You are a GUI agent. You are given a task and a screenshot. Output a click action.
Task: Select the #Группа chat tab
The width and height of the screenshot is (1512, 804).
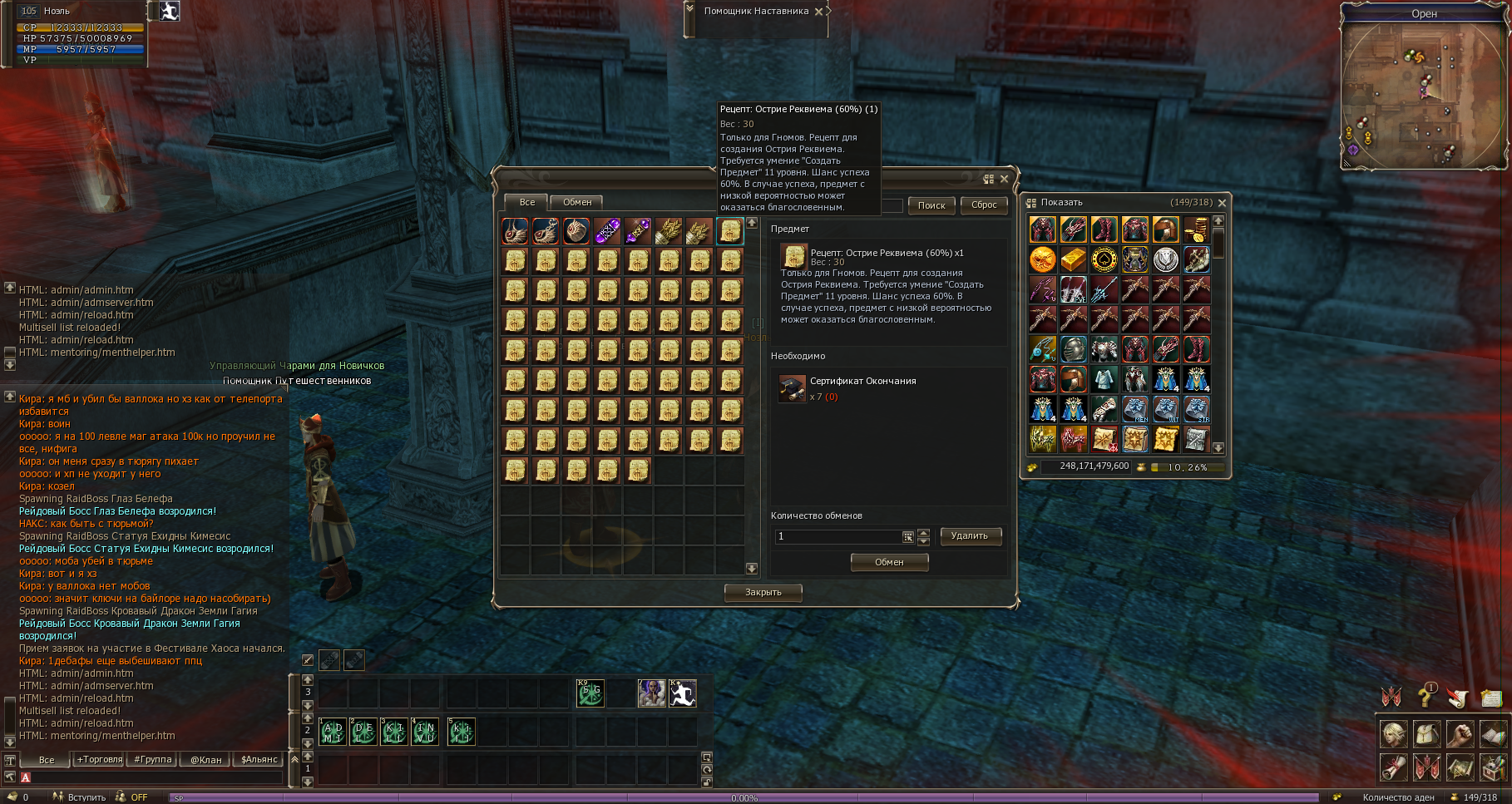point(153,759)
